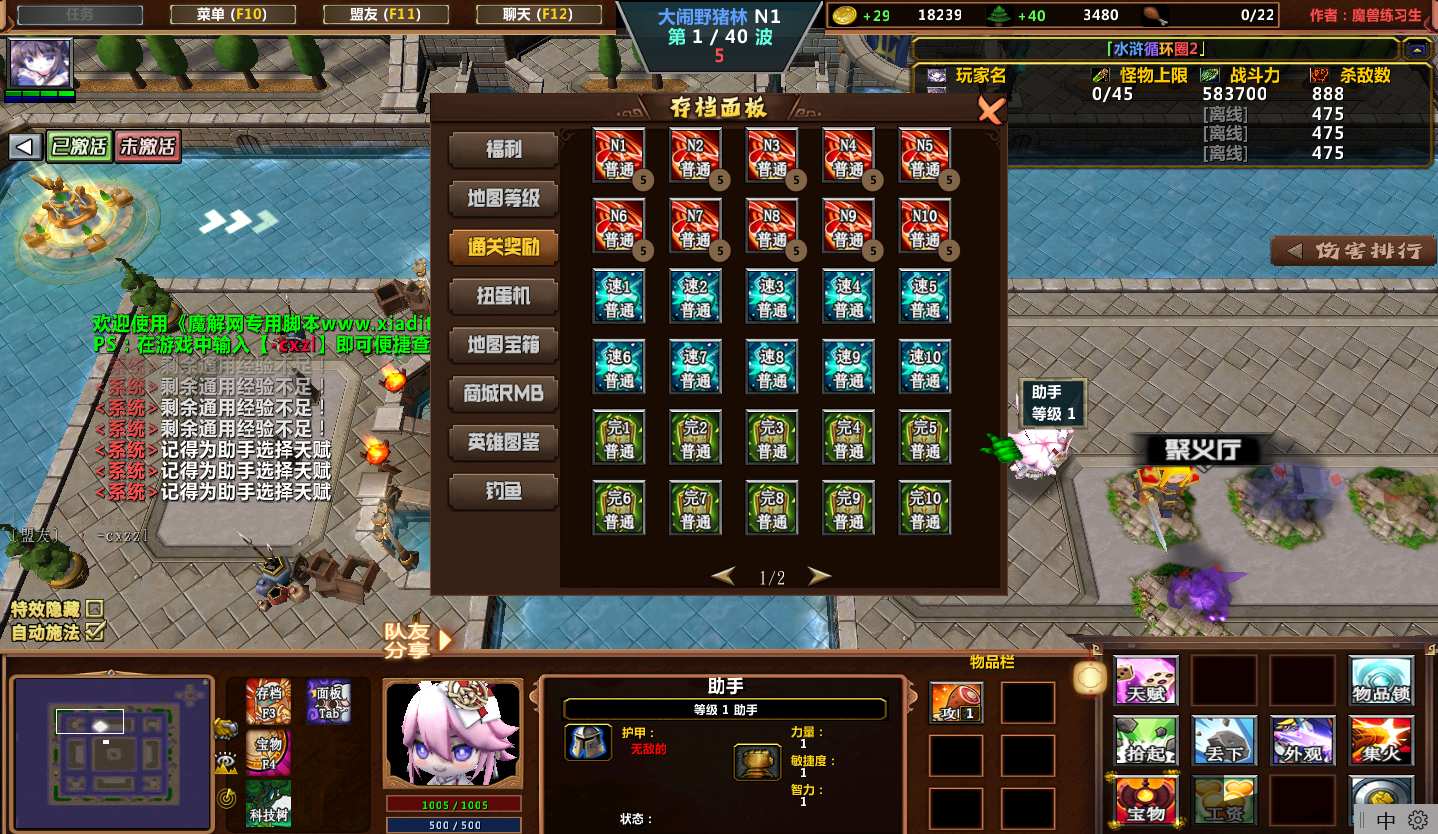The height and width of the screenshot is (834, 1438).
Task: Toggle the 自动施法 checkbox
Action: 95,631
